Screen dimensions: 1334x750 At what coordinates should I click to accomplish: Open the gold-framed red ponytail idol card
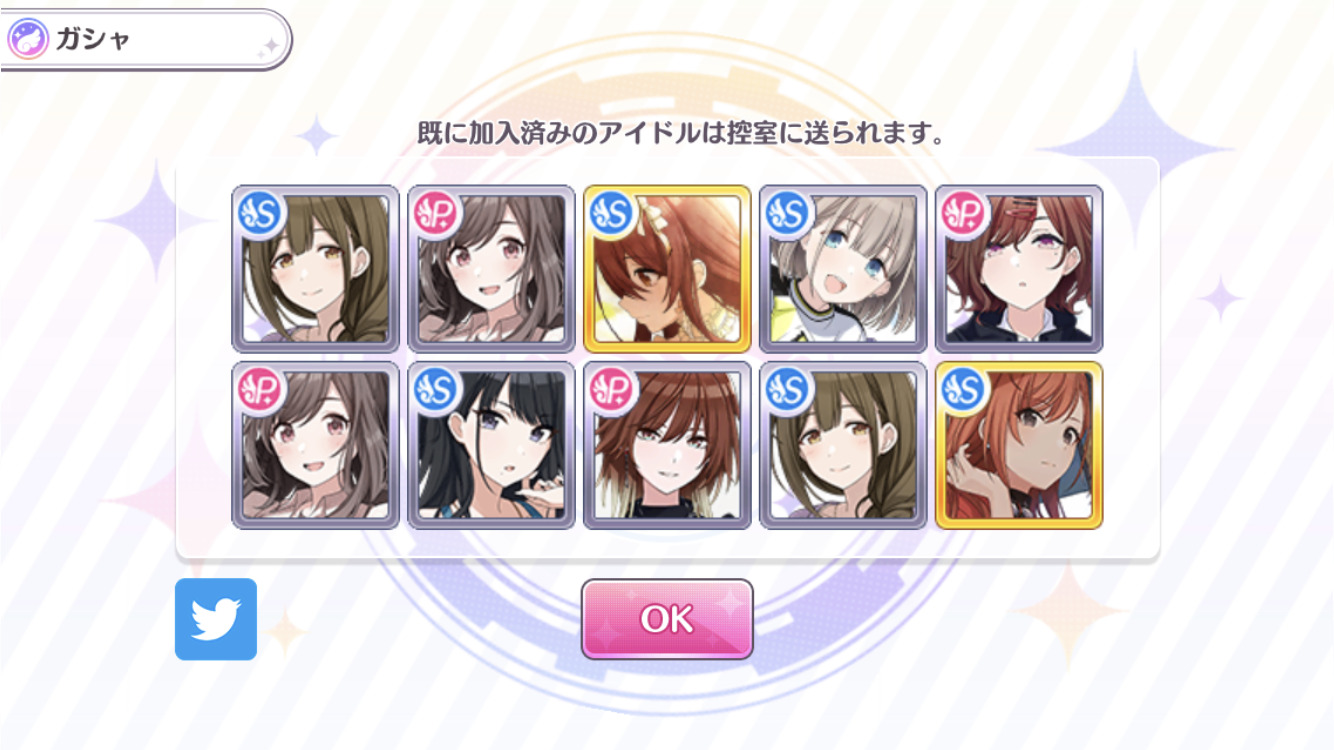tap(665, 270)
